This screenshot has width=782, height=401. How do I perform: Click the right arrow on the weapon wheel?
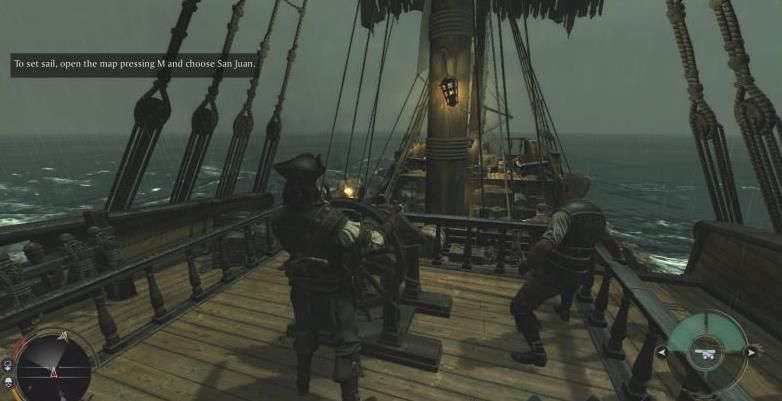pyautogui.click(x=752, y=352)
